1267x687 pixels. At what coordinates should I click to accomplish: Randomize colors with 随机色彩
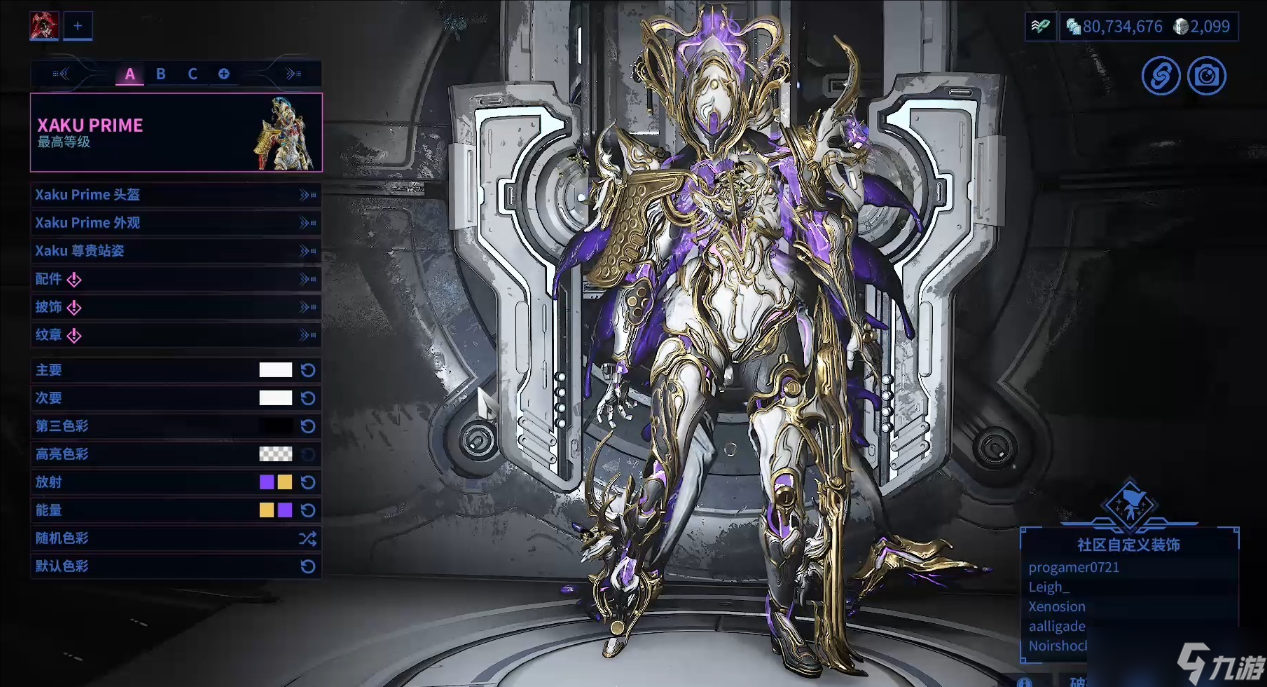(307, 538)
